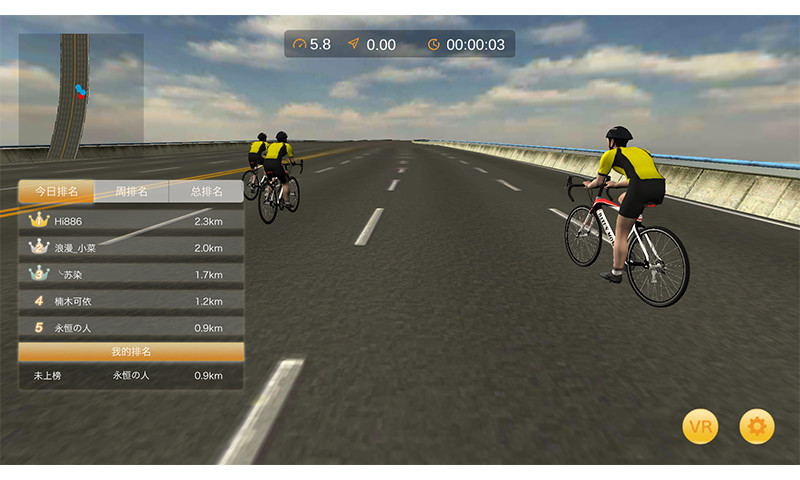Choose the 浪漫_小菜 ranking row
The image size is (800, 480).
pos(131,247)
